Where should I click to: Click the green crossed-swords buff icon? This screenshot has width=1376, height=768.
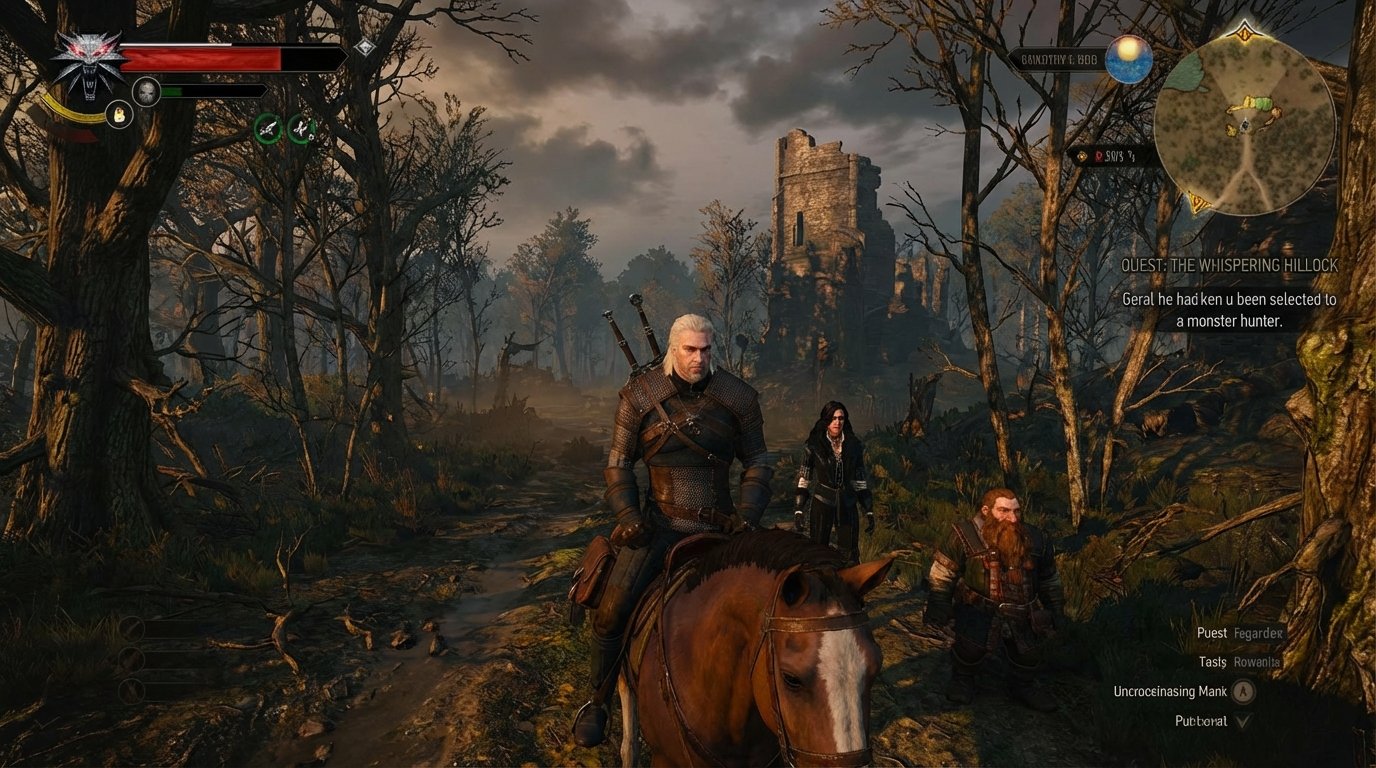coord(302,130)
